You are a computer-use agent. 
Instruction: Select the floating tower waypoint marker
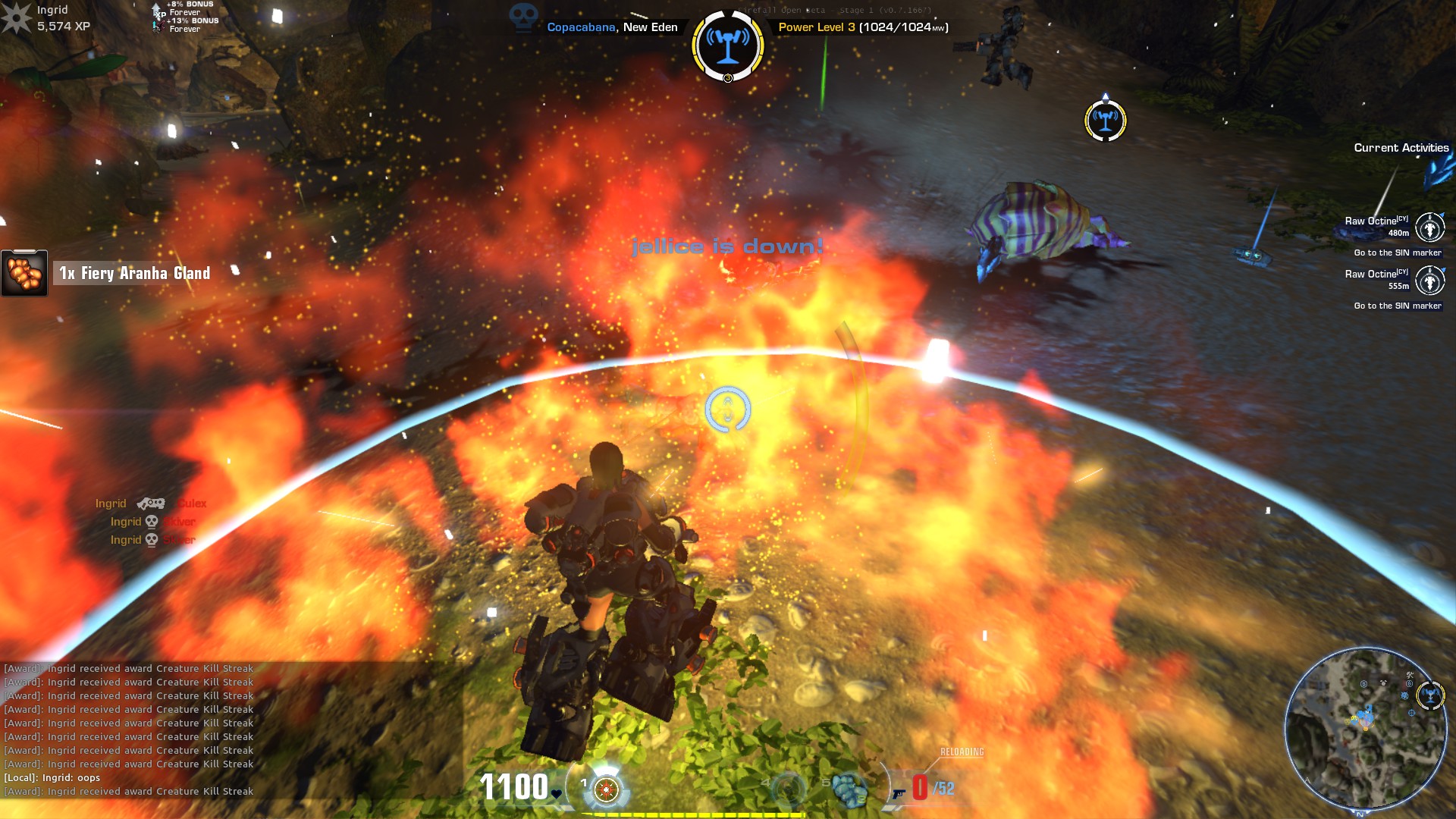(x=1105, y=120)
